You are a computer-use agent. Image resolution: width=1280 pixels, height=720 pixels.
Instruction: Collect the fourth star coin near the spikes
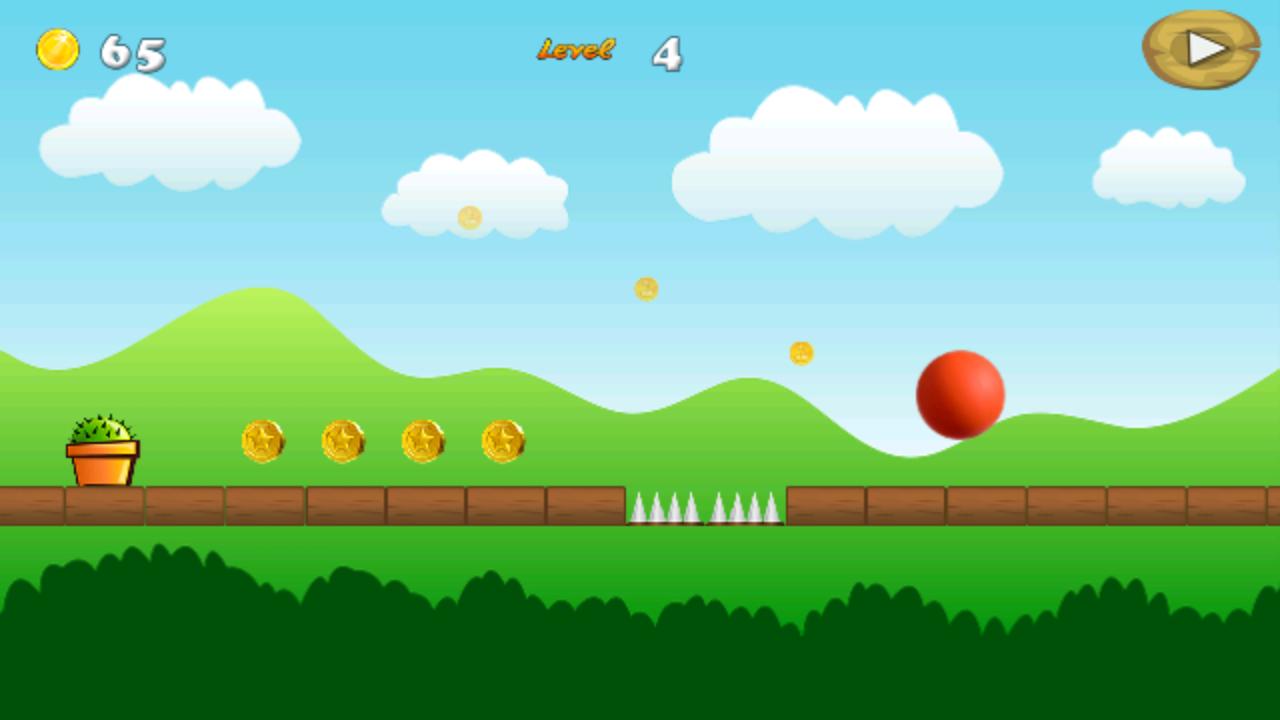(x=504, y=440)
